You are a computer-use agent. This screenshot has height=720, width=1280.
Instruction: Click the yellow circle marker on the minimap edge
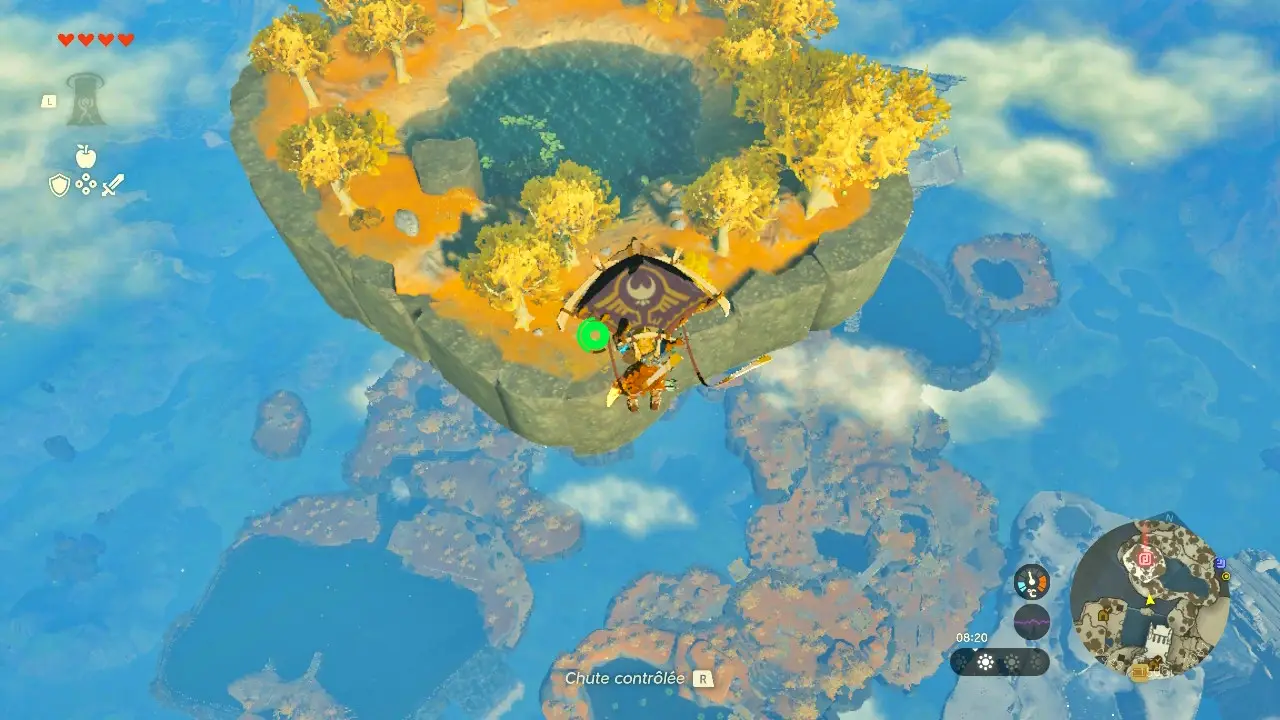pyautogui.click(x=1226, y=577)
